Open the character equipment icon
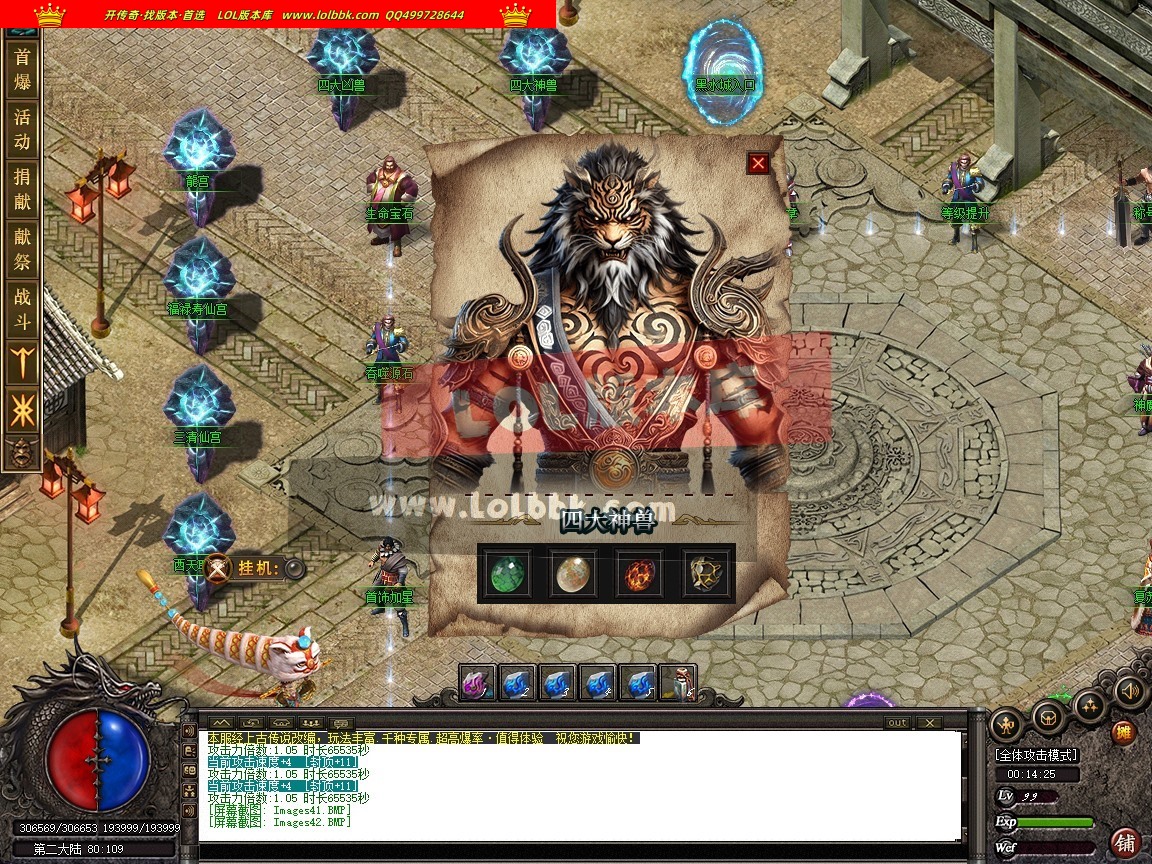 (x=1006, y=722)
